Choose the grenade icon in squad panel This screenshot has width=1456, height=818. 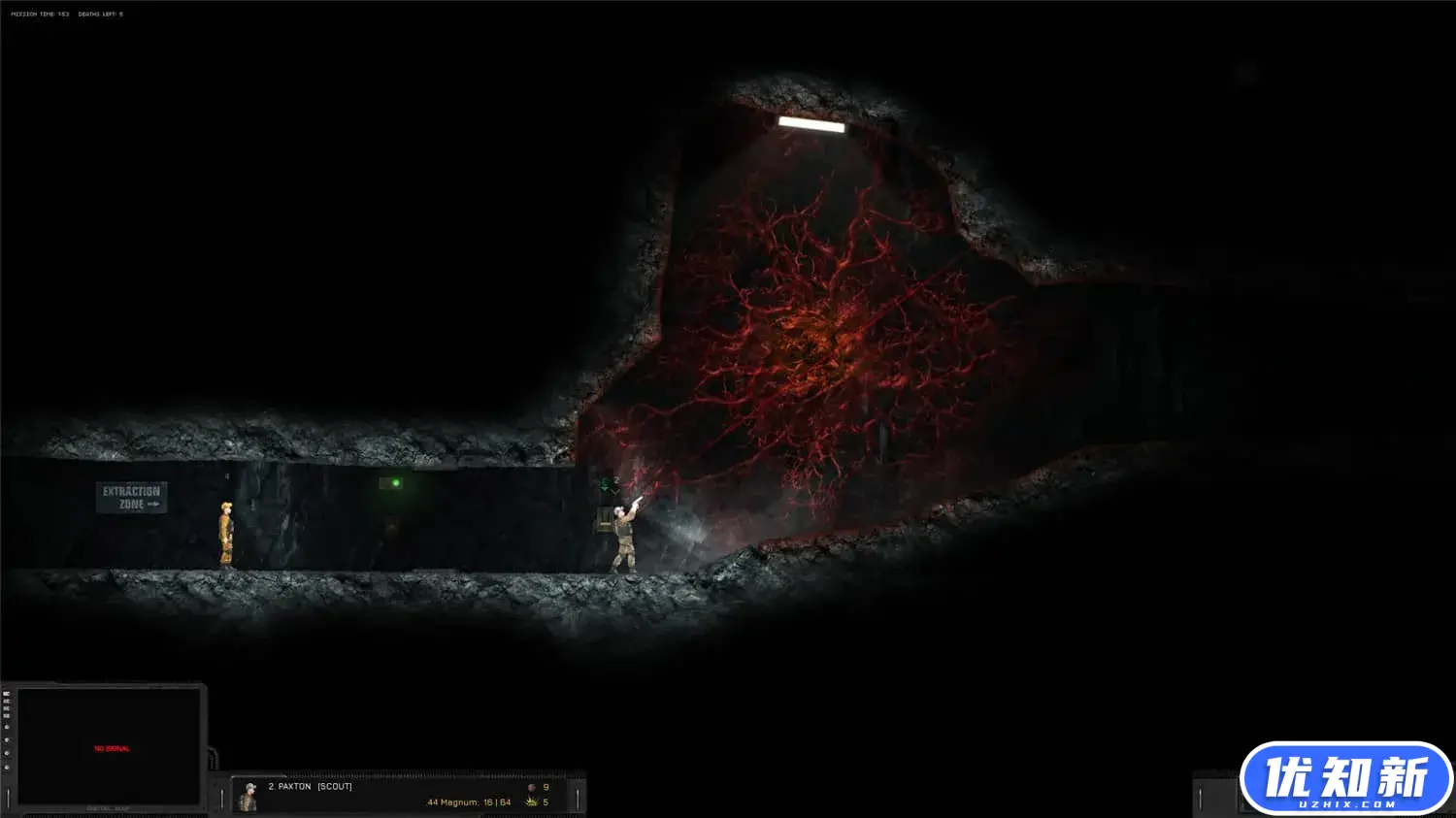click(531, 787)
